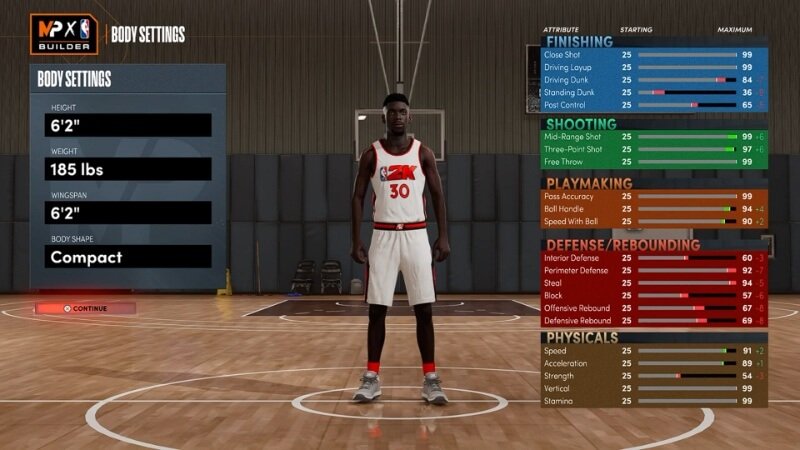Select the Speed attribute row under Physicals
The image size is (800, 450).
point(654,351)
